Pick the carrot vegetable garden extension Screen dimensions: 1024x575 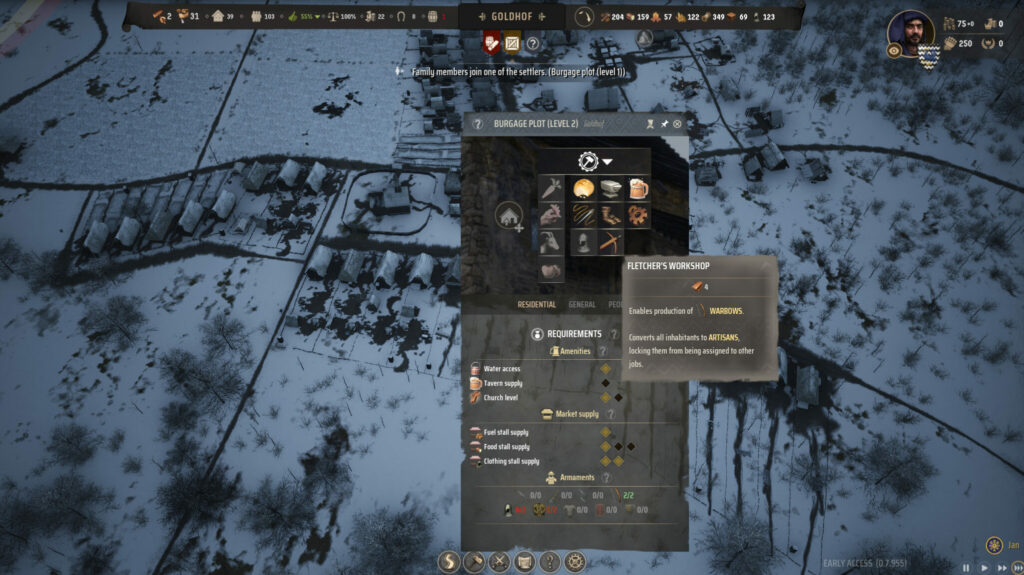(551, 189)
